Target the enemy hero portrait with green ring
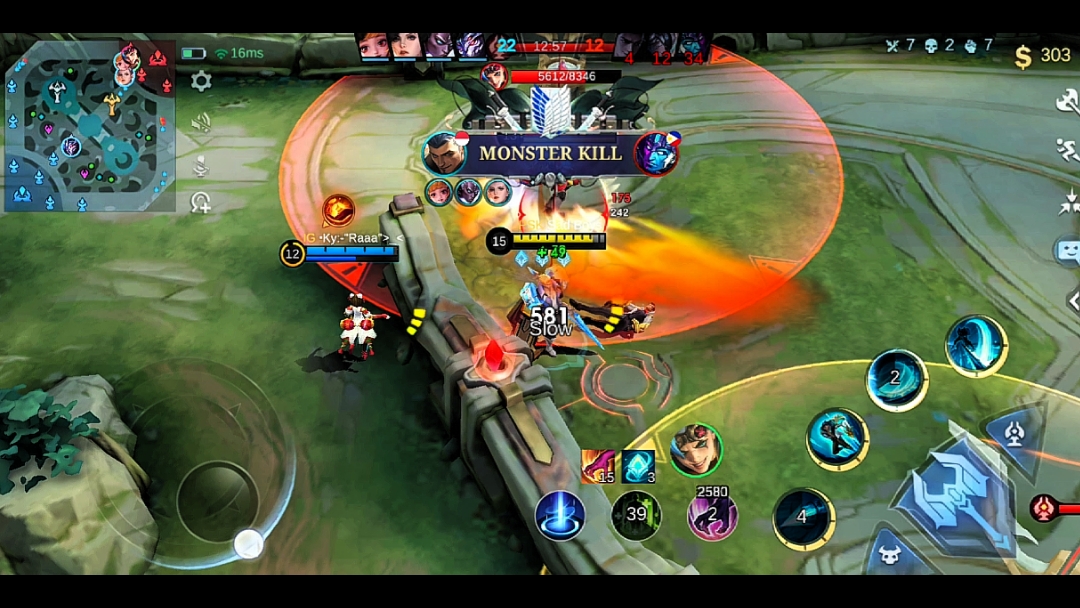 695,450
